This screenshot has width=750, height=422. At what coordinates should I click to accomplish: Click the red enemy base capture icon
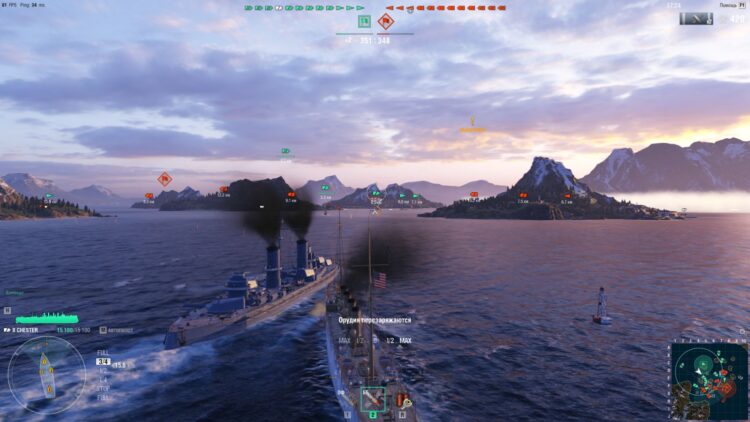point(385,21)
